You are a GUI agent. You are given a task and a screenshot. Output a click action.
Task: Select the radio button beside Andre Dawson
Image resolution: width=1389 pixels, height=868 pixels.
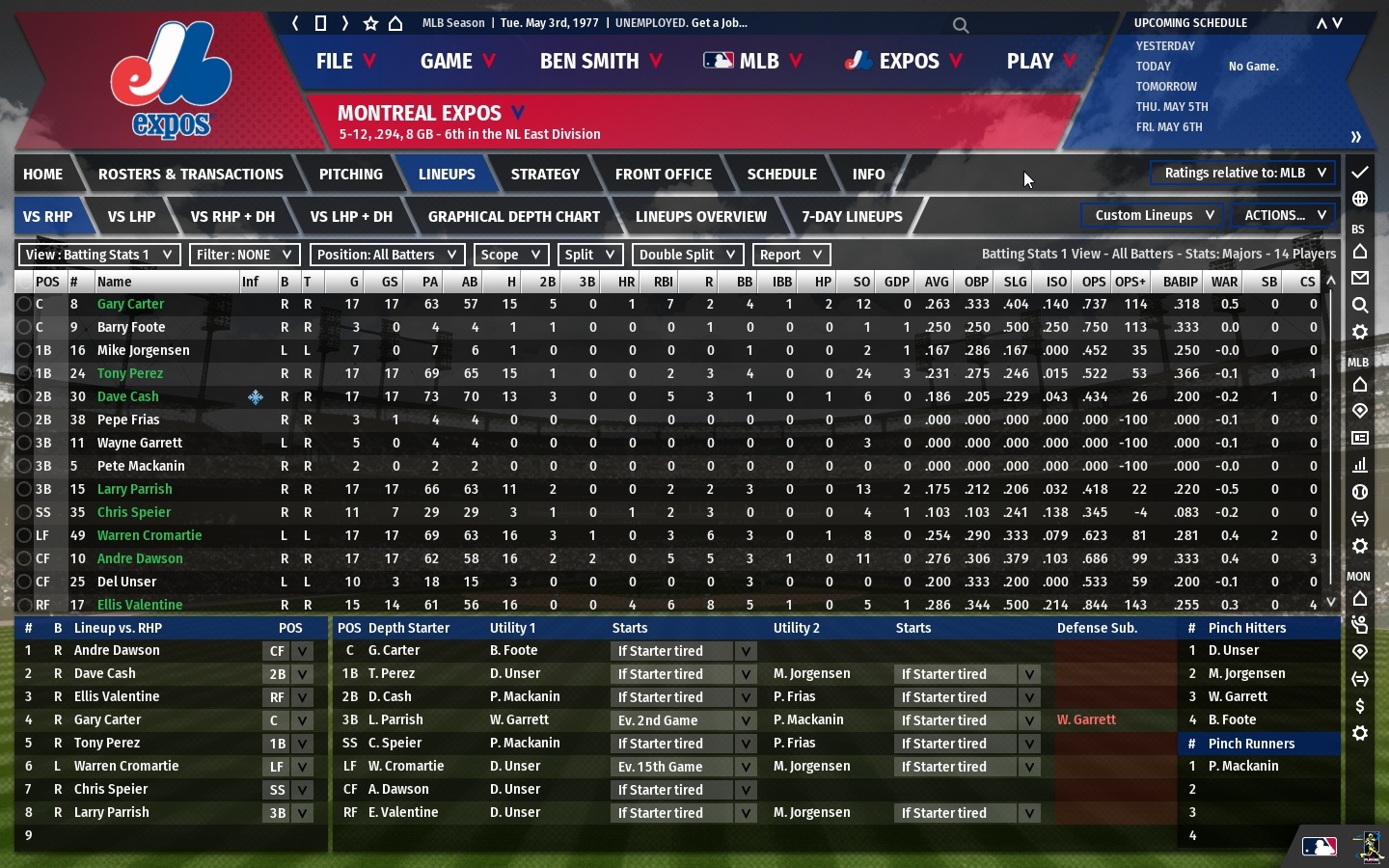[x=25, y=558]
